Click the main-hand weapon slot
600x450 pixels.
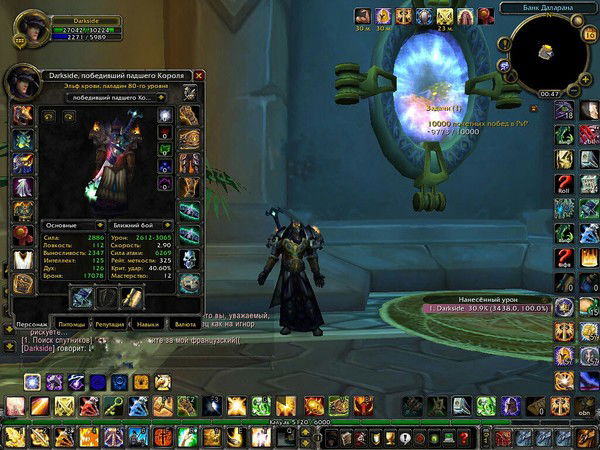[83, 297]
